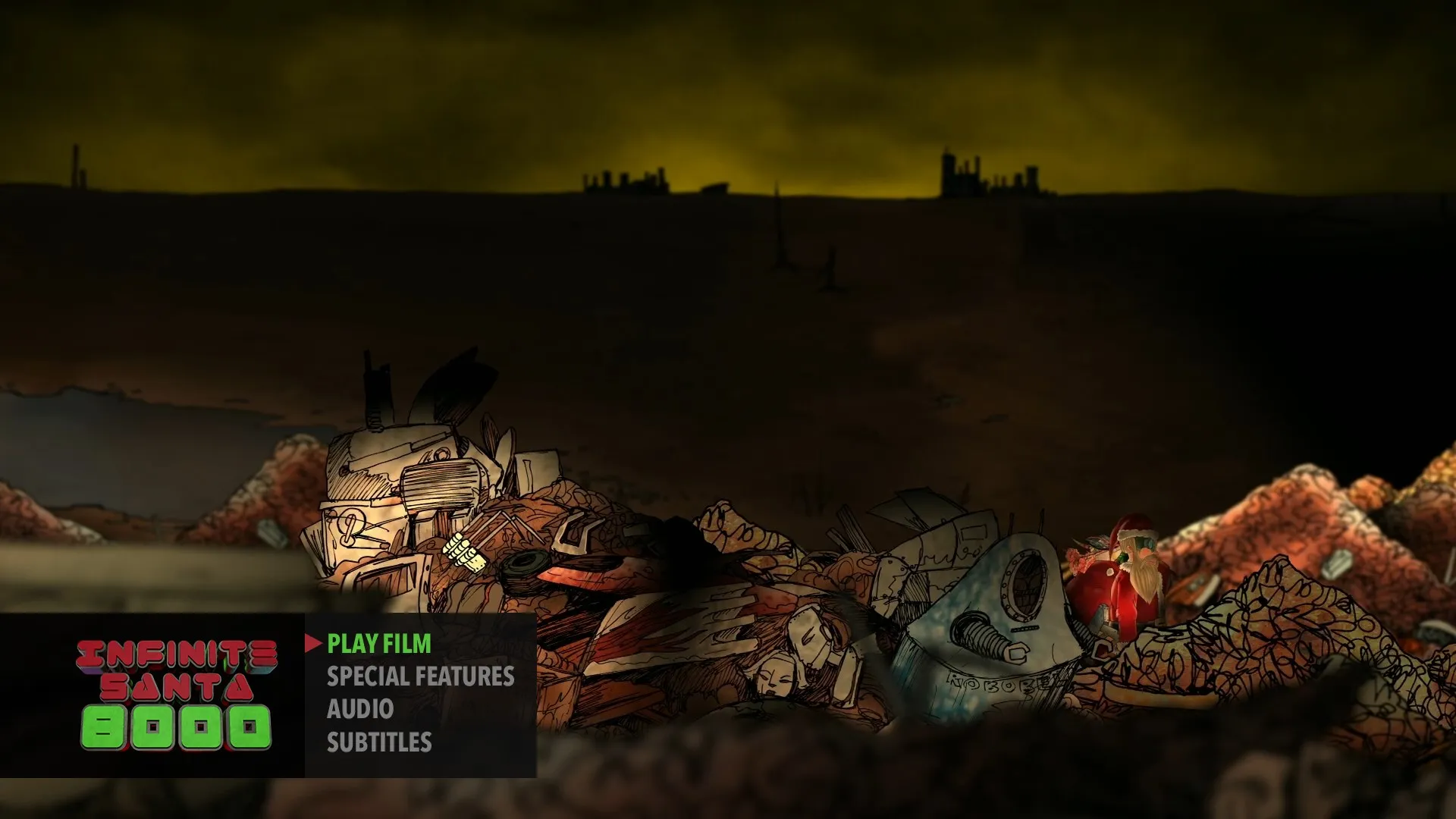Select Play Film from the menu
1456x819 pixels.
pyautogui.click(x=378, y=644)
